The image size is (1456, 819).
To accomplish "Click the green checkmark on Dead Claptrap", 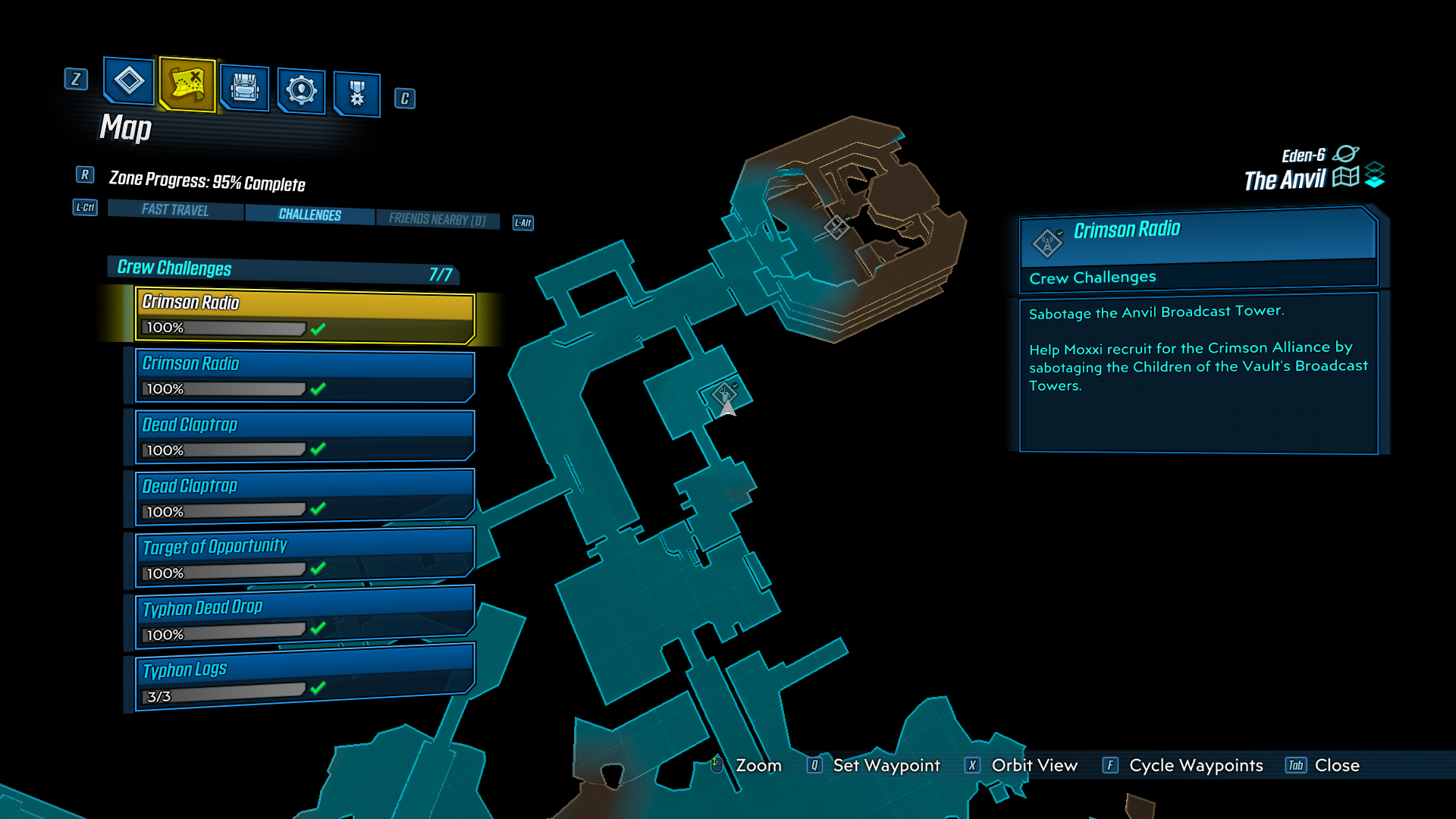I will click(318, 450).
